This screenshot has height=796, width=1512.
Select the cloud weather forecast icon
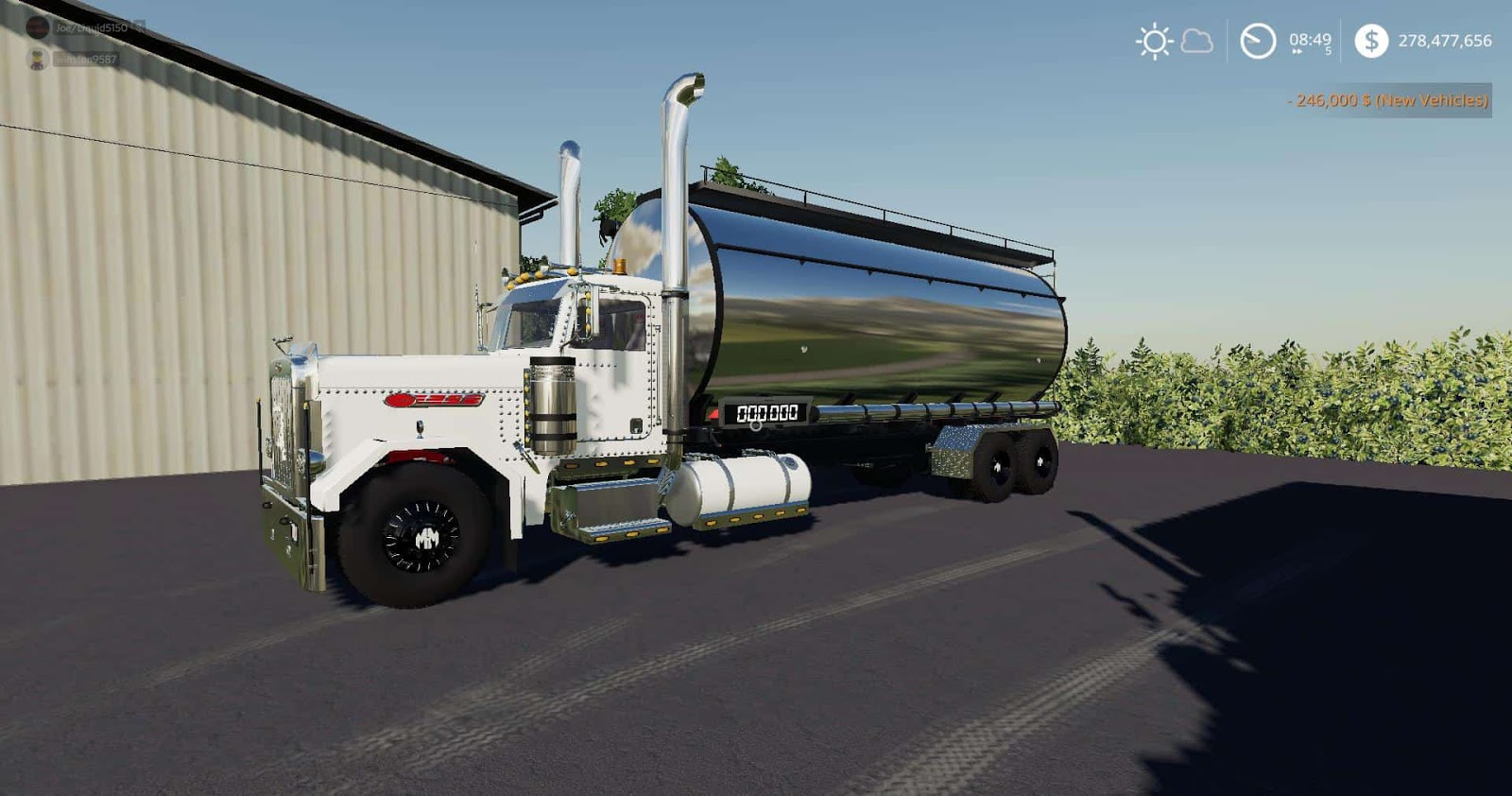click(x=1197, y=42)
